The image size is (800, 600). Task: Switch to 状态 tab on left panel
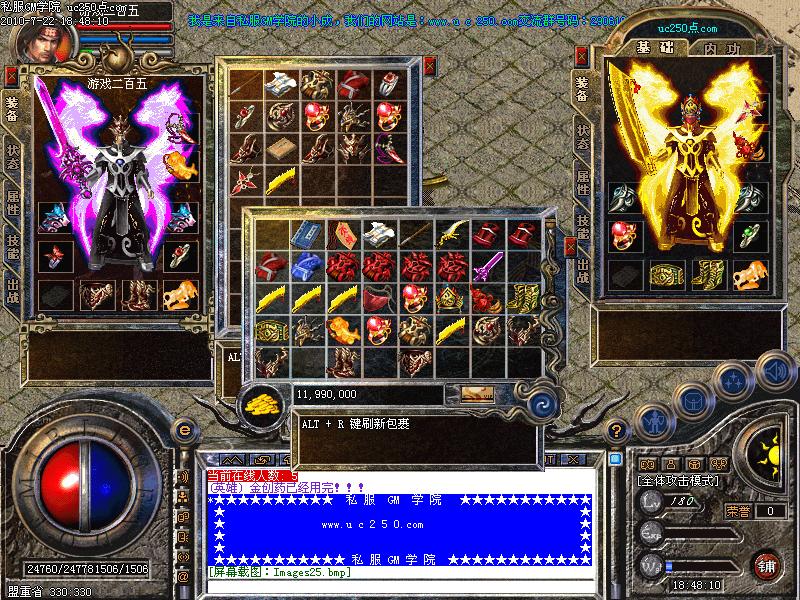13,163
